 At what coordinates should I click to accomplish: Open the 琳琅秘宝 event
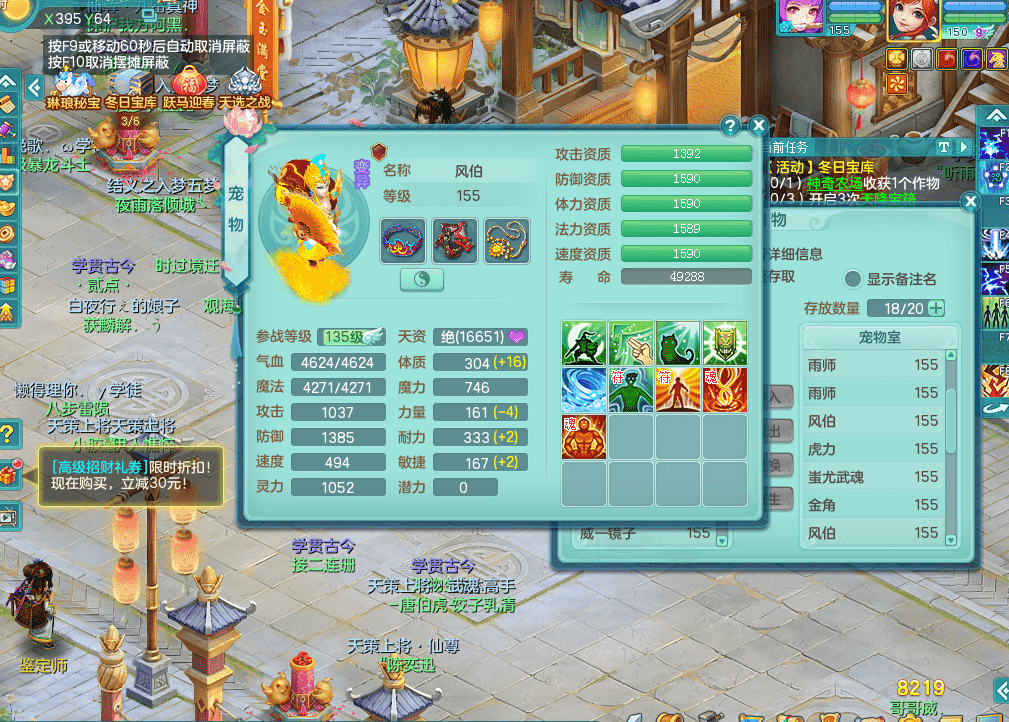pyautogui.click(x=73, y=86)
